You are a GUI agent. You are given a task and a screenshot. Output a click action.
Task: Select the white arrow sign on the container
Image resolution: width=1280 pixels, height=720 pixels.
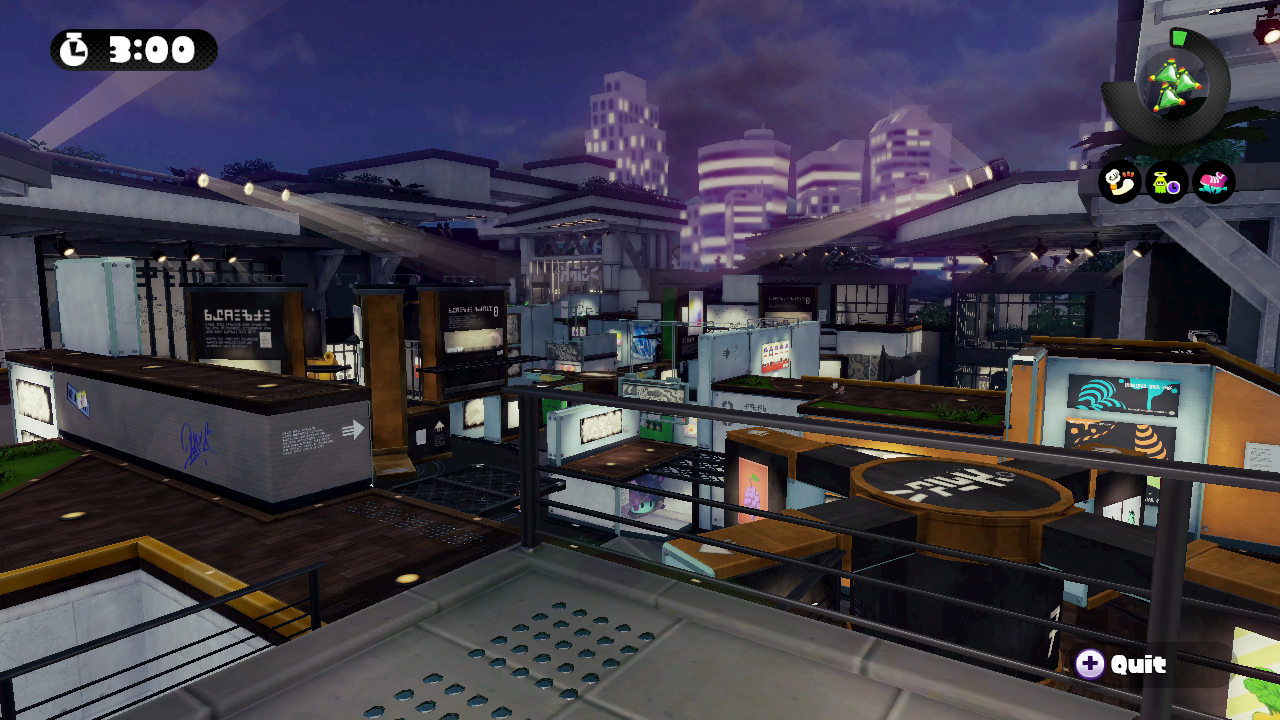pyautogui.click(x=352, y=430)
